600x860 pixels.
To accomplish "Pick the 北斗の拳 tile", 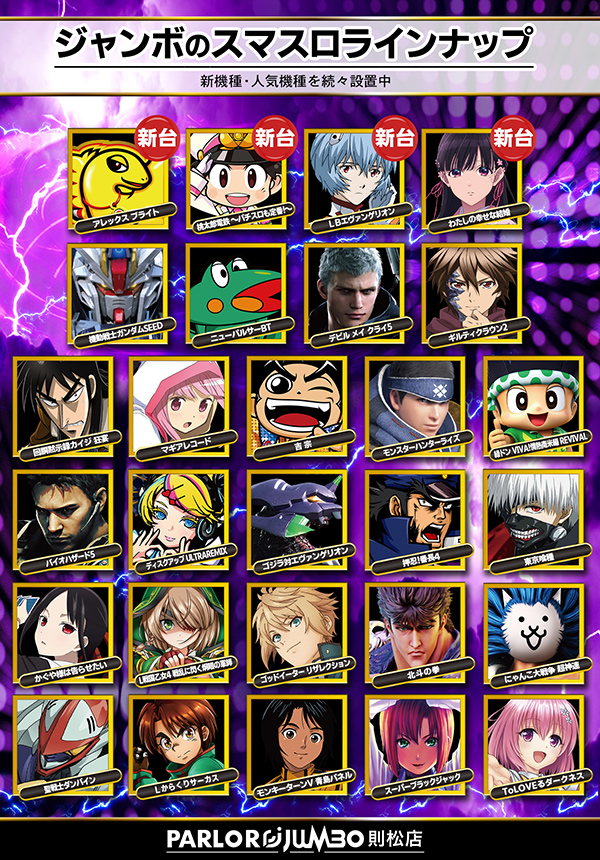I will click(x=416, y=630).
